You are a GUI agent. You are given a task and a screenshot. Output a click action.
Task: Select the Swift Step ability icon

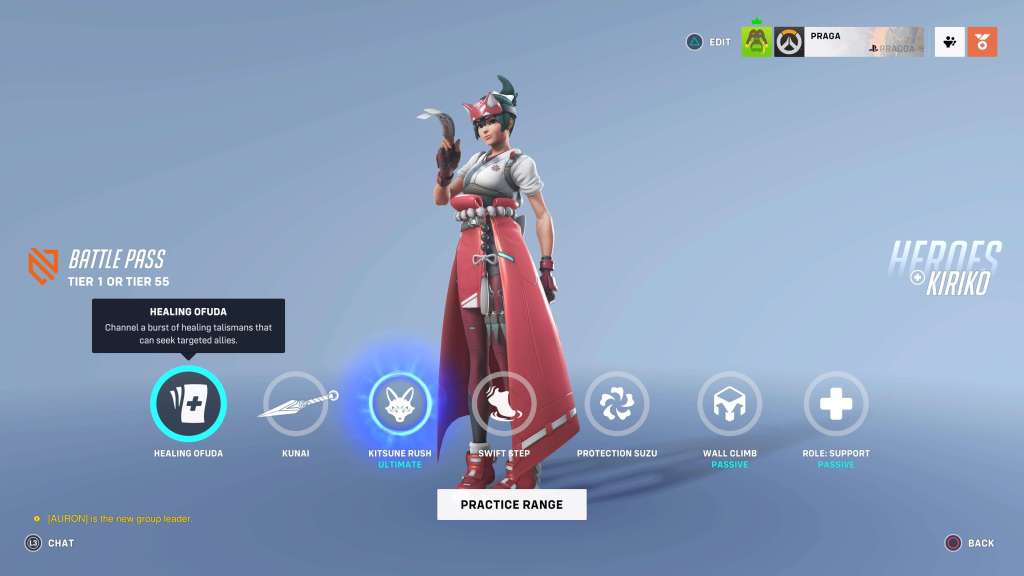504,404
